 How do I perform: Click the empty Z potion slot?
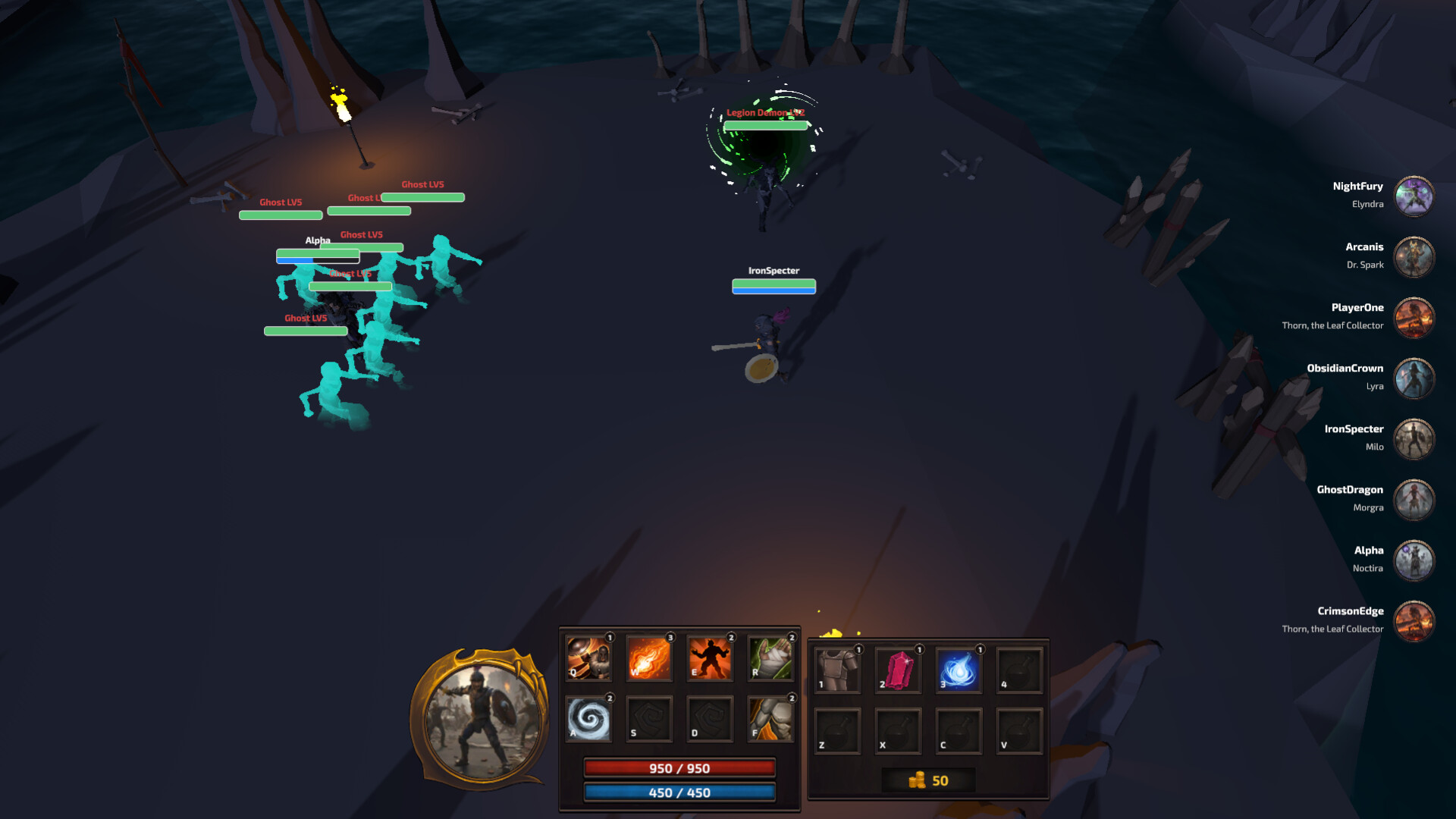pos(837,731)
